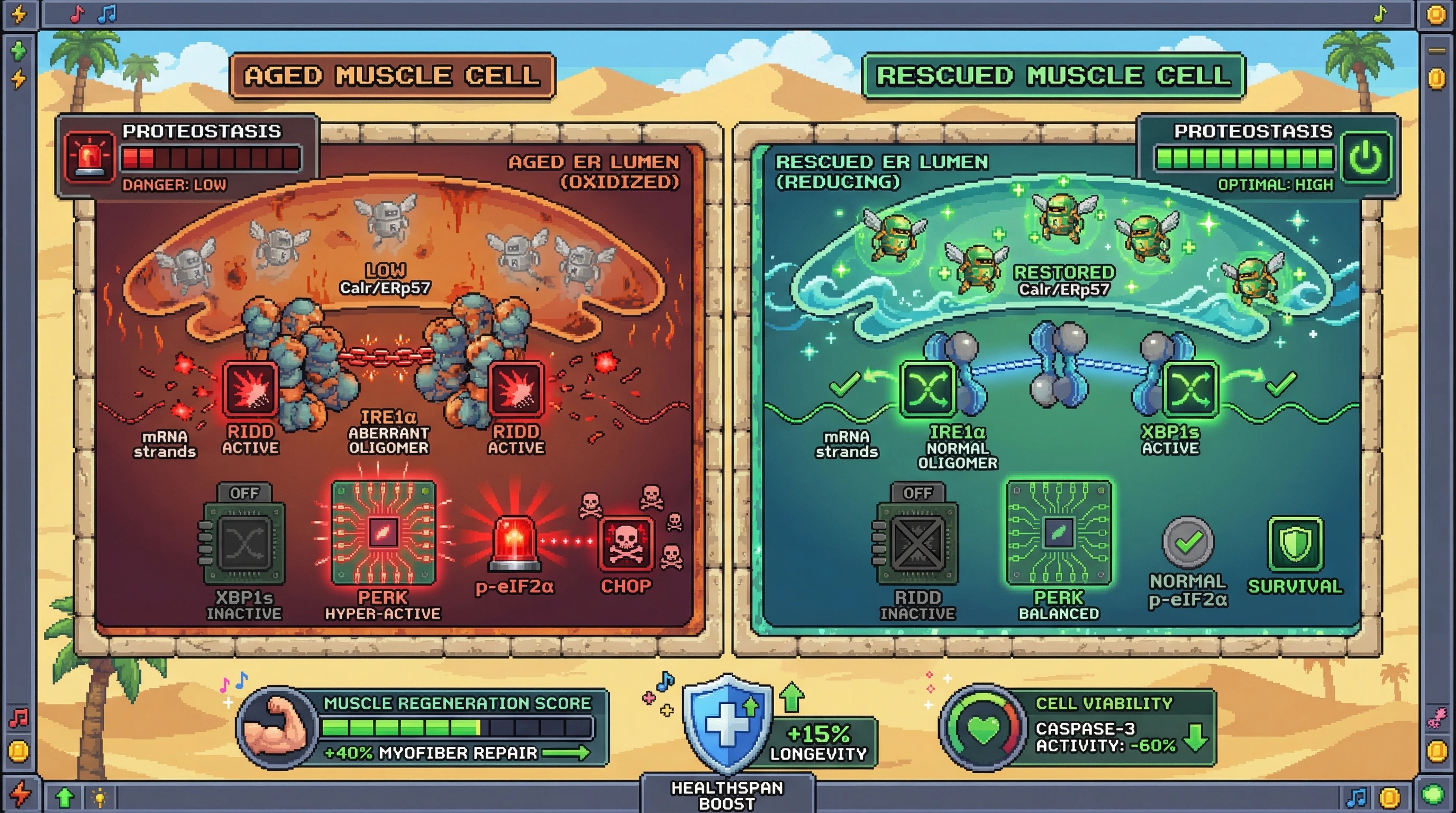Select the CHOP skull icon
Screen dimensions: 1456x813
pyautogui.click(x=626, y=544)
